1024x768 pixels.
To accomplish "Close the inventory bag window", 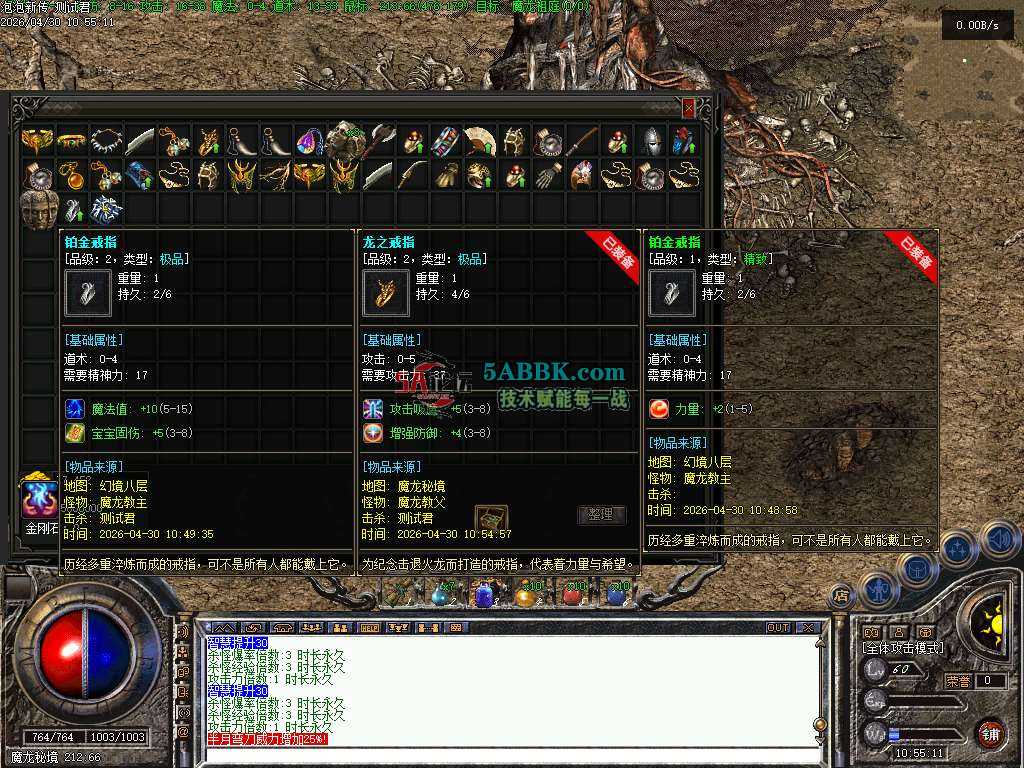I will click(688, 107).
